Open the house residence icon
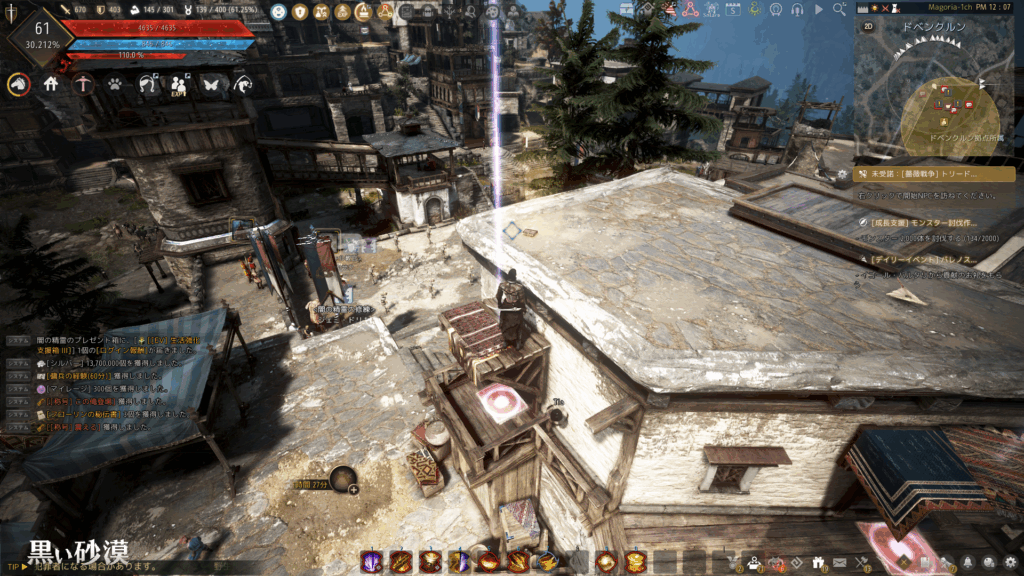Screen dimensions: 1024x576 point(51,85)
